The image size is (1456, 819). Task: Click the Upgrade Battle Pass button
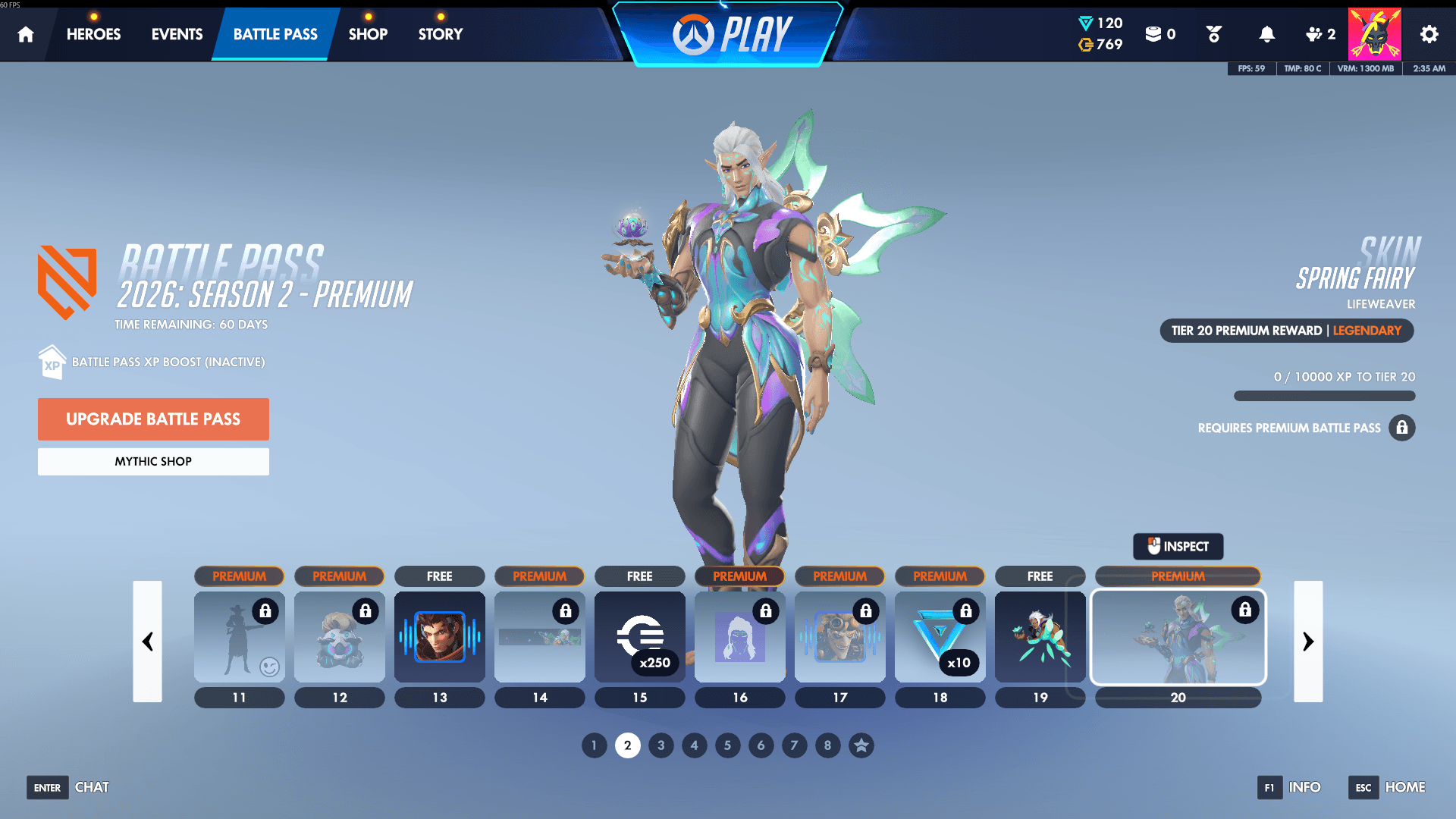tap(153, 419)
